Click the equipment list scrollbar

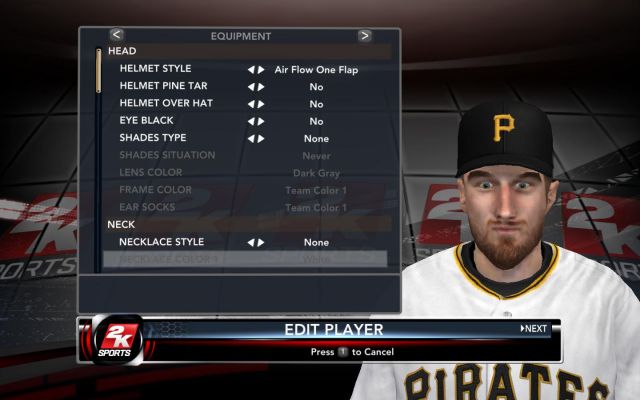point(98,70)
